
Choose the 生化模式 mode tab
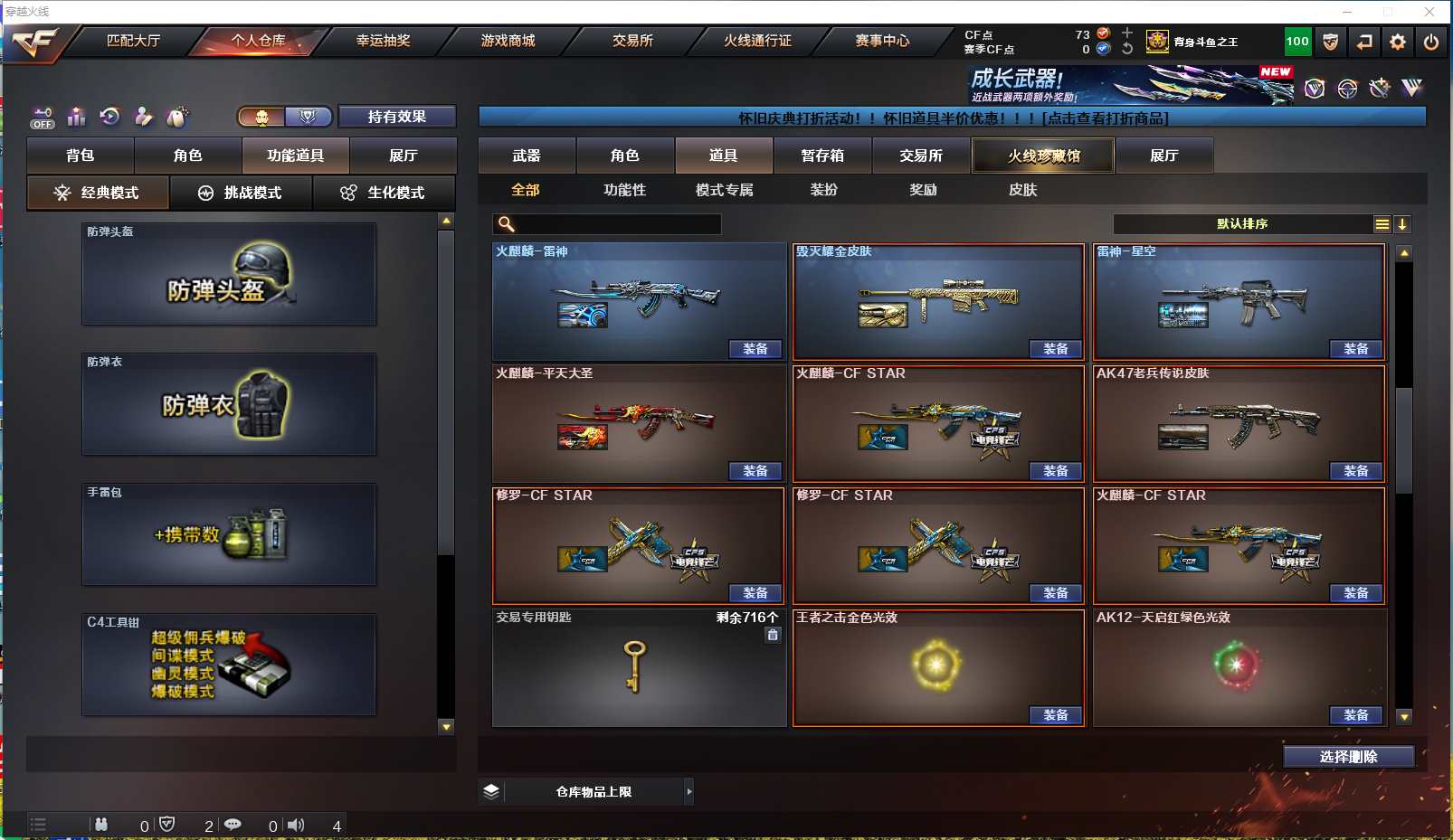(384, 193)
